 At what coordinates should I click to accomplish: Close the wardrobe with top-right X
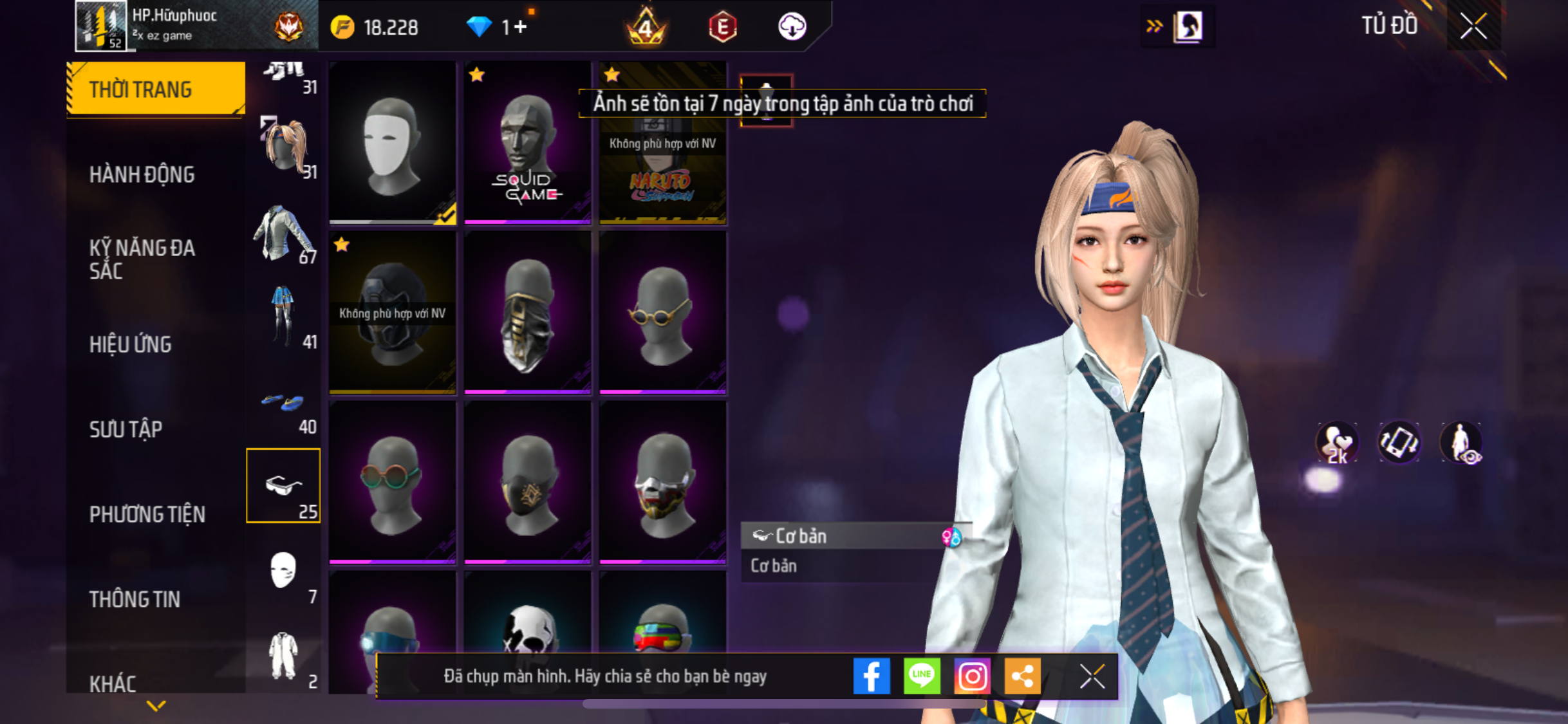1473,26
